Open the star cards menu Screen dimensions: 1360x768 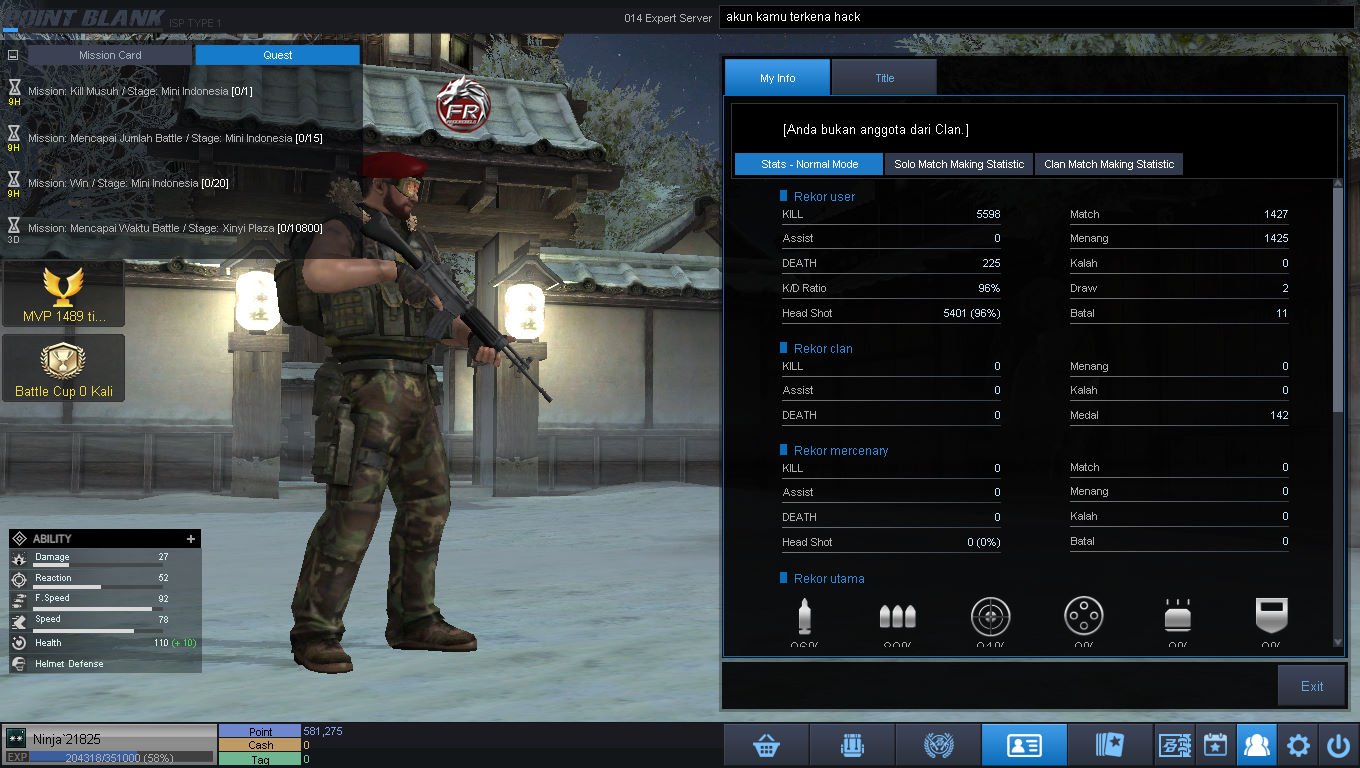pyautogui.click(x=1110, y=745)
